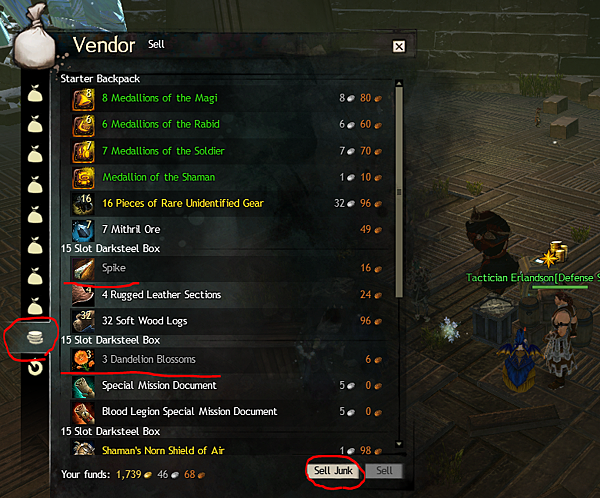600x498 pixels.
Task: Select 32 Soft Wood Logs
Action: 144,321
